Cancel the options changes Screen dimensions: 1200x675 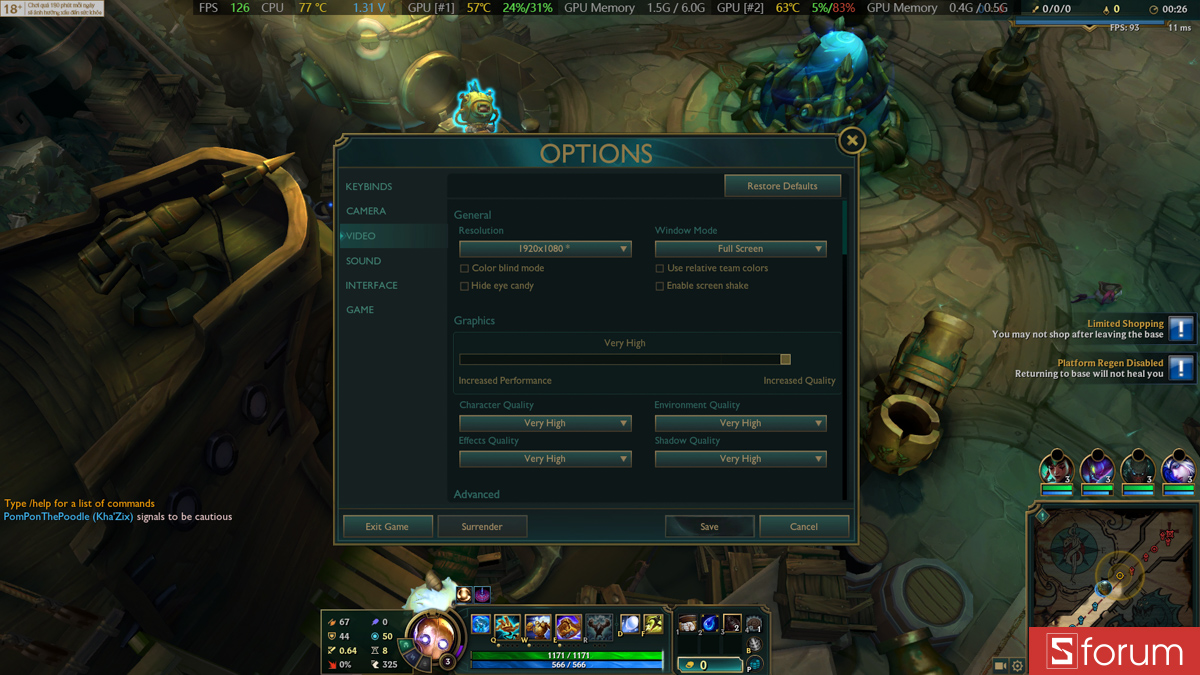pyautogui.click(x=804, y=526)
